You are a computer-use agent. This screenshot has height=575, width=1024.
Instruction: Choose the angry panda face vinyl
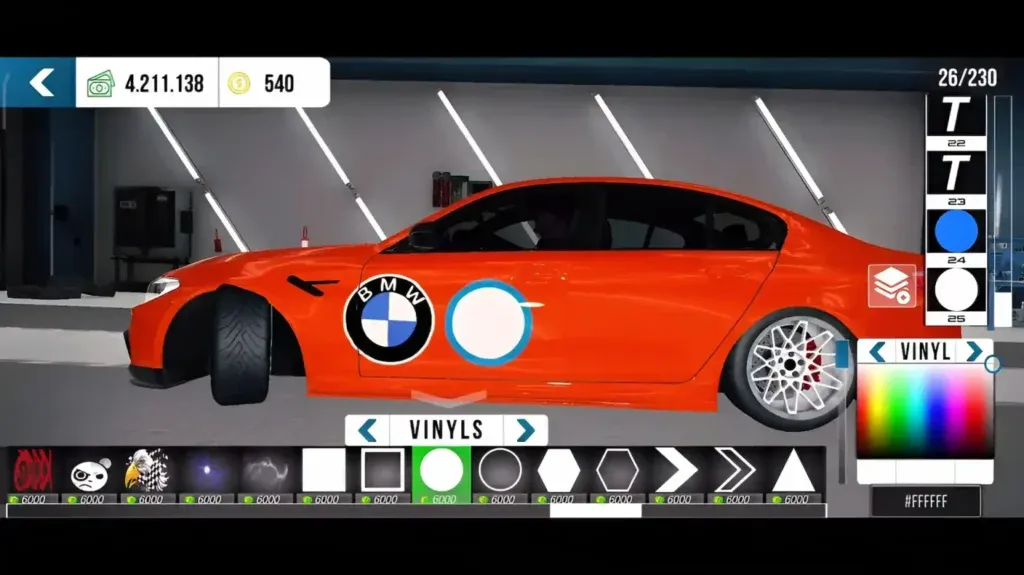pos(89,472)
